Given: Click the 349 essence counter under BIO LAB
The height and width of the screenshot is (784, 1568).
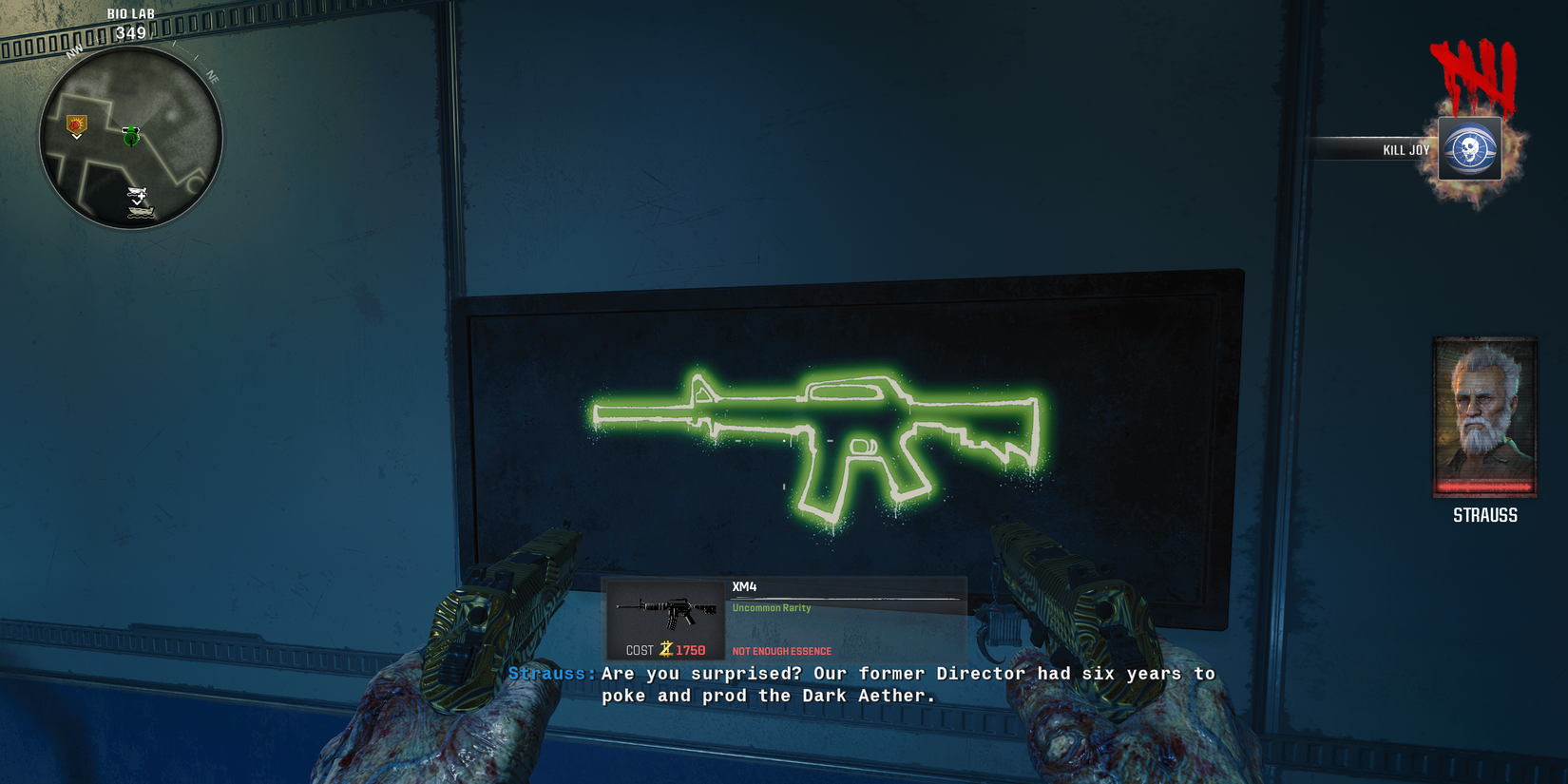Looking at the screenshot, I should (x=132, y=32).
